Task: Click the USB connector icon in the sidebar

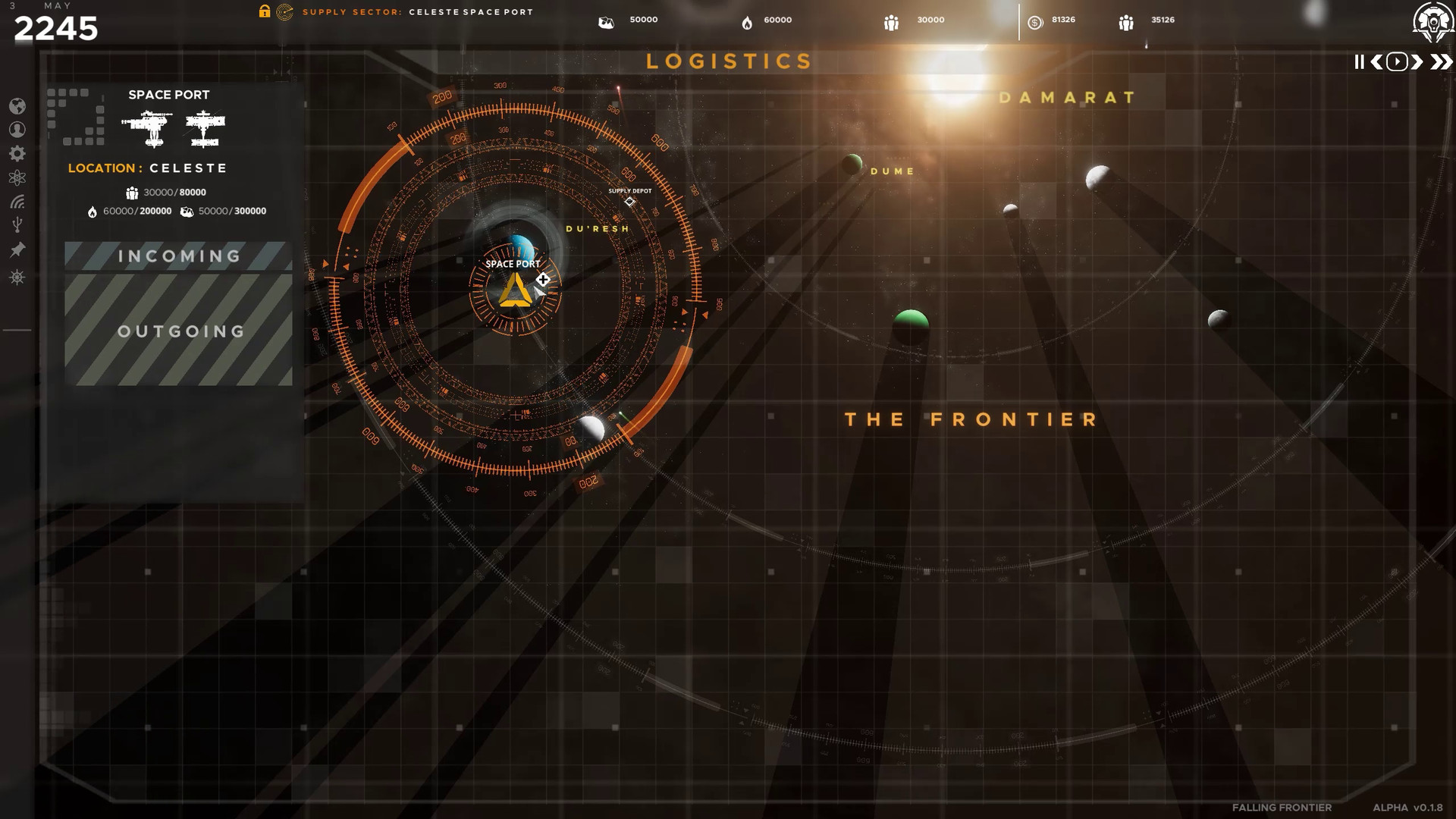Action: [x=17, y=223]
